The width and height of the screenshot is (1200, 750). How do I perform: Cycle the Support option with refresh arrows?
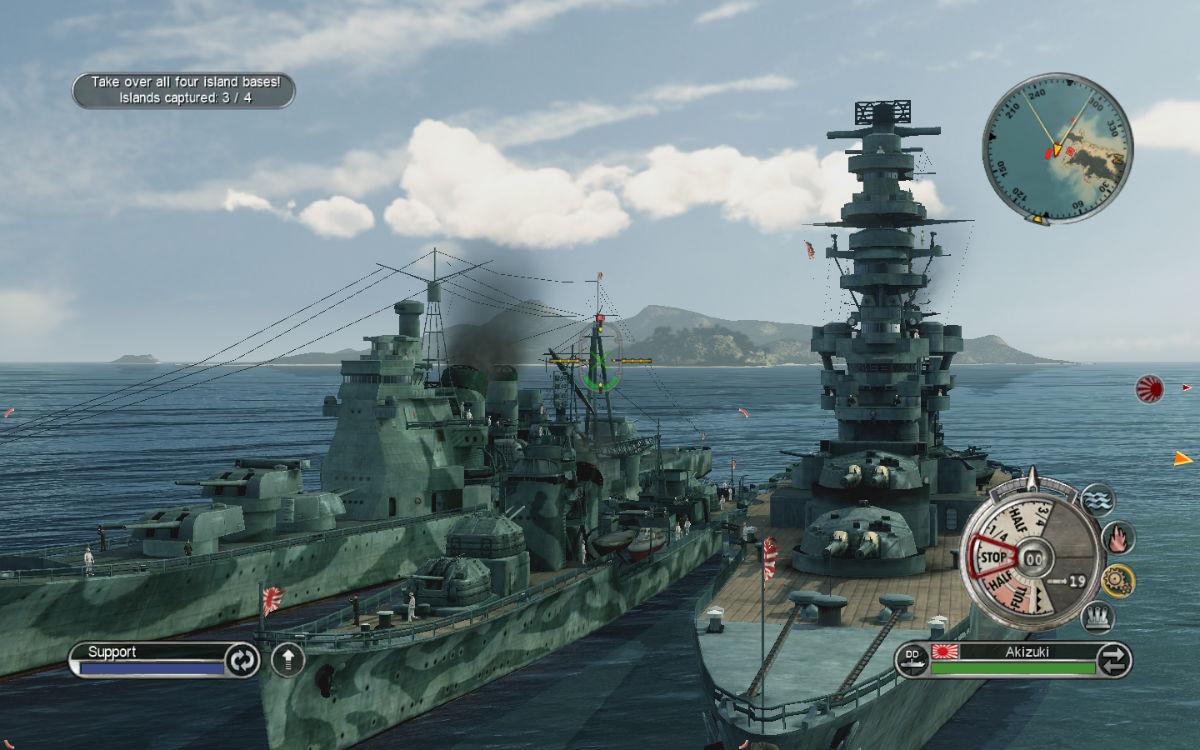click(242, 660)
